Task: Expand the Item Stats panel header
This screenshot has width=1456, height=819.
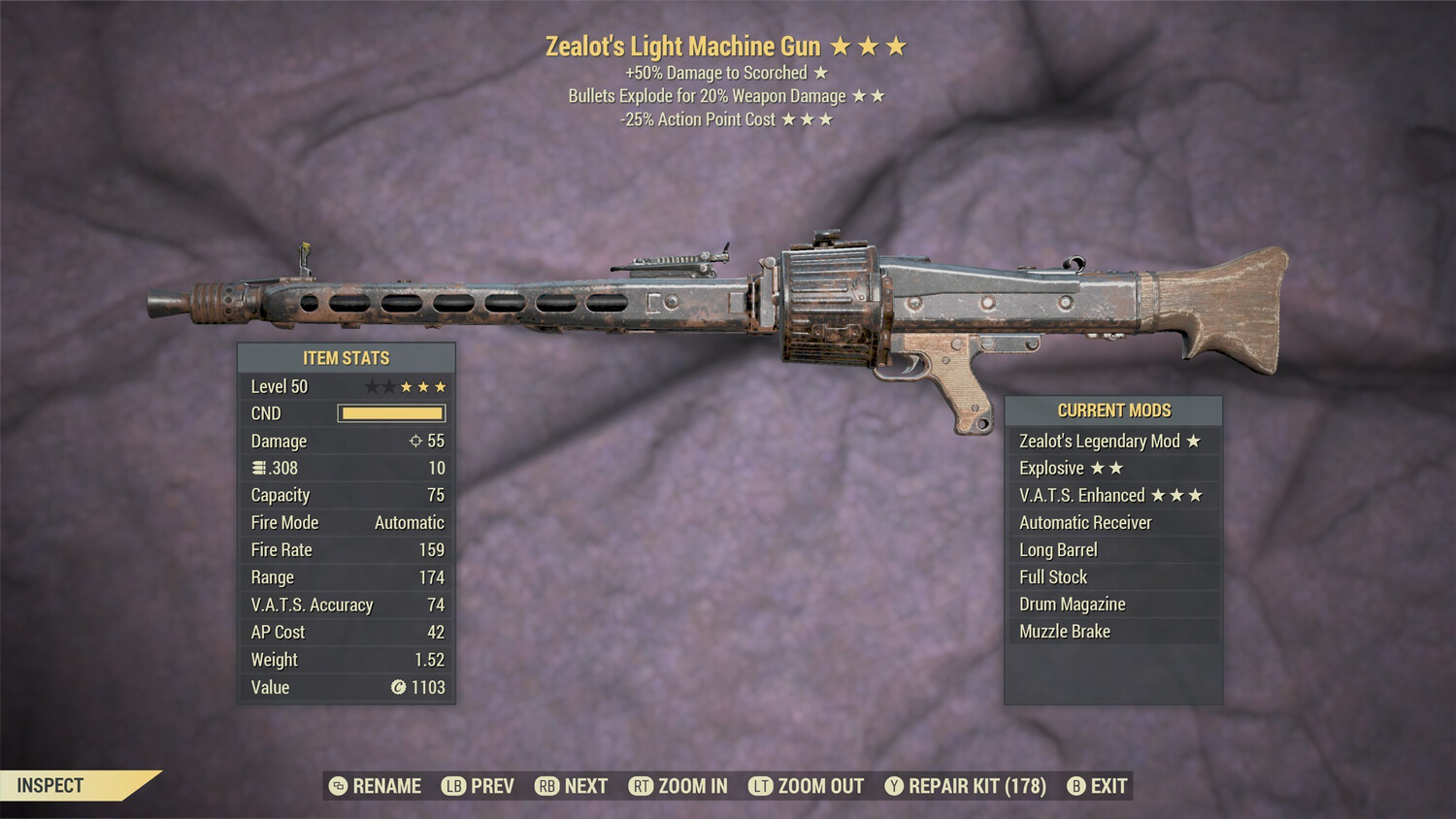Action: click(x=346, y=357)
